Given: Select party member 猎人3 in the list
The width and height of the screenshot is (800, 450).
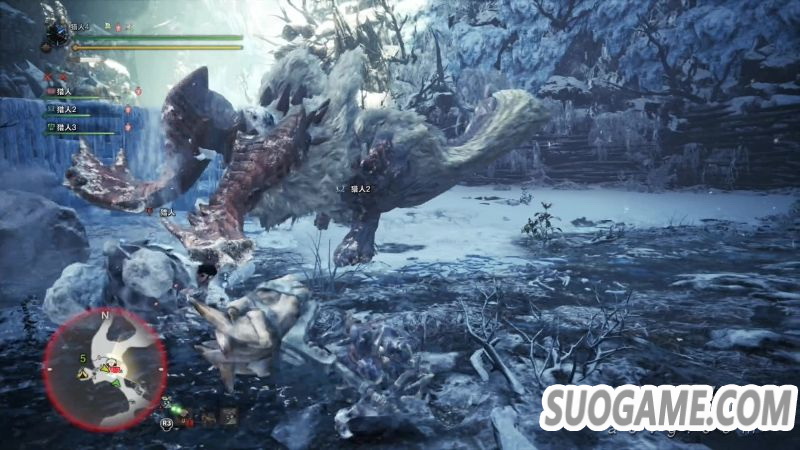Looking at the screenshot, I should (66, 127).
